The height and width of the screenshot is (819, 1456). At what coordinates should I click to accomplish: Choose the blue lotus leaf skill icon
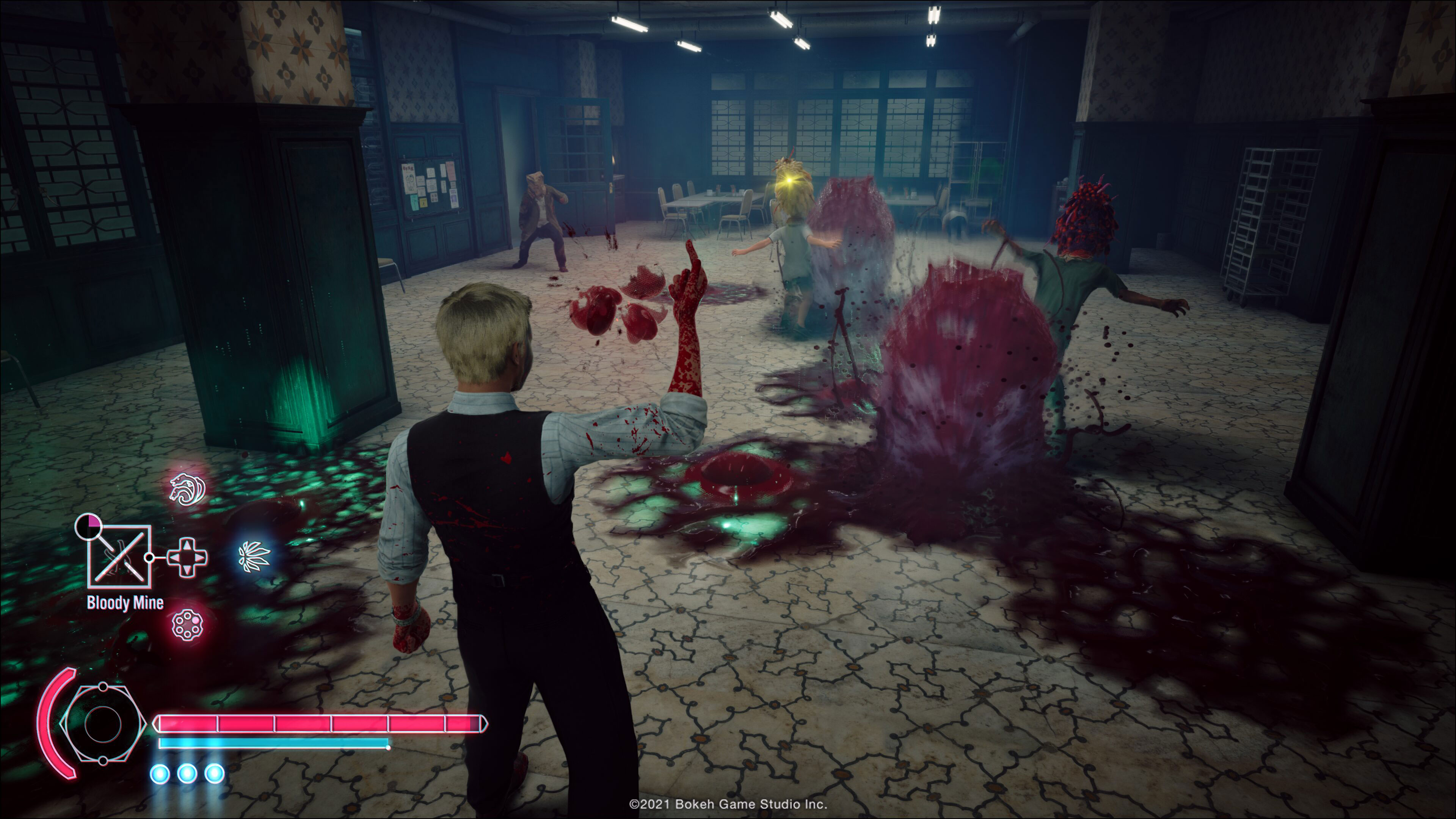[254, 557]
